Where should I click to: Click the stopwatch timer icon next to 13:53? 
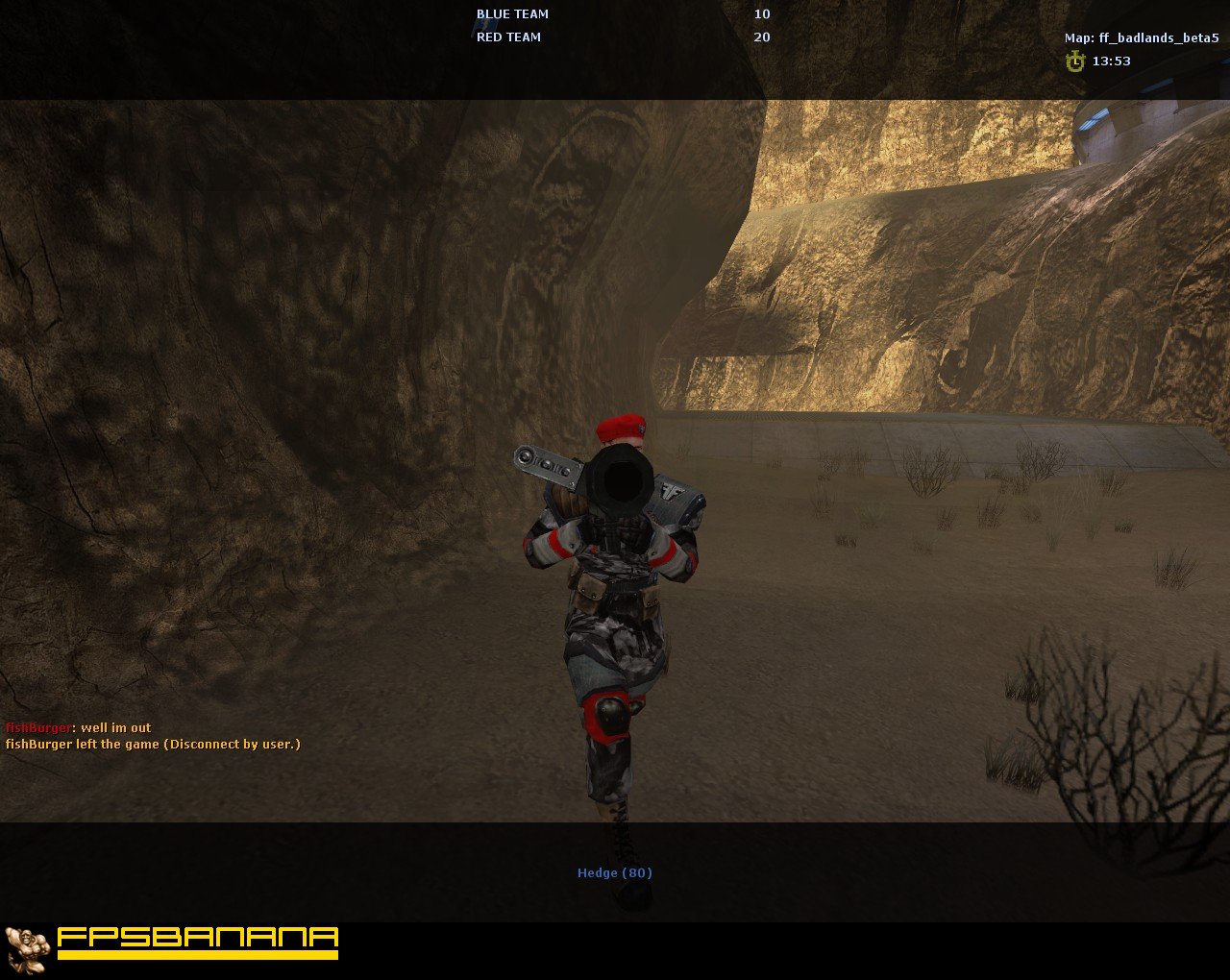[x=1075, y=61]
